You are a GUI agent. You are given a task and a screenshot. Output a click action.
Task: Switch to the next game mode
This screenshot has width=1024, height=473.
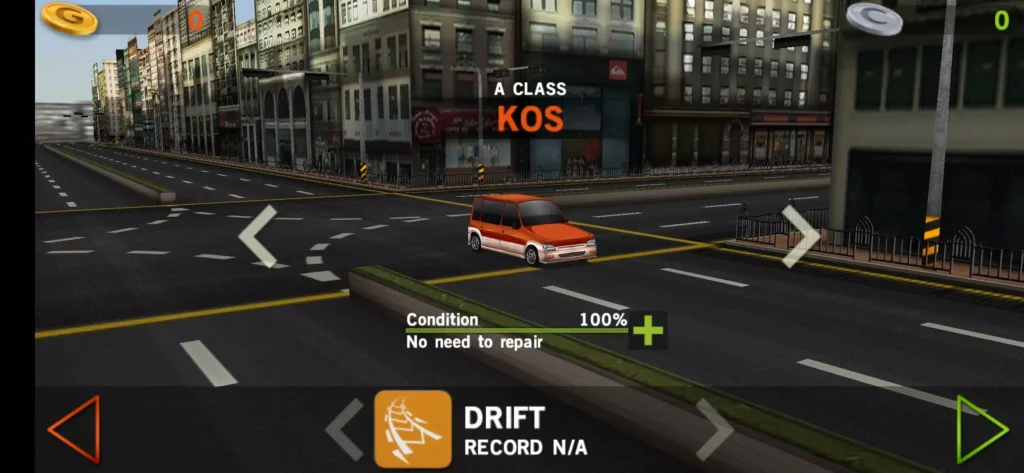pyautogui.click(x=715, y=430)
